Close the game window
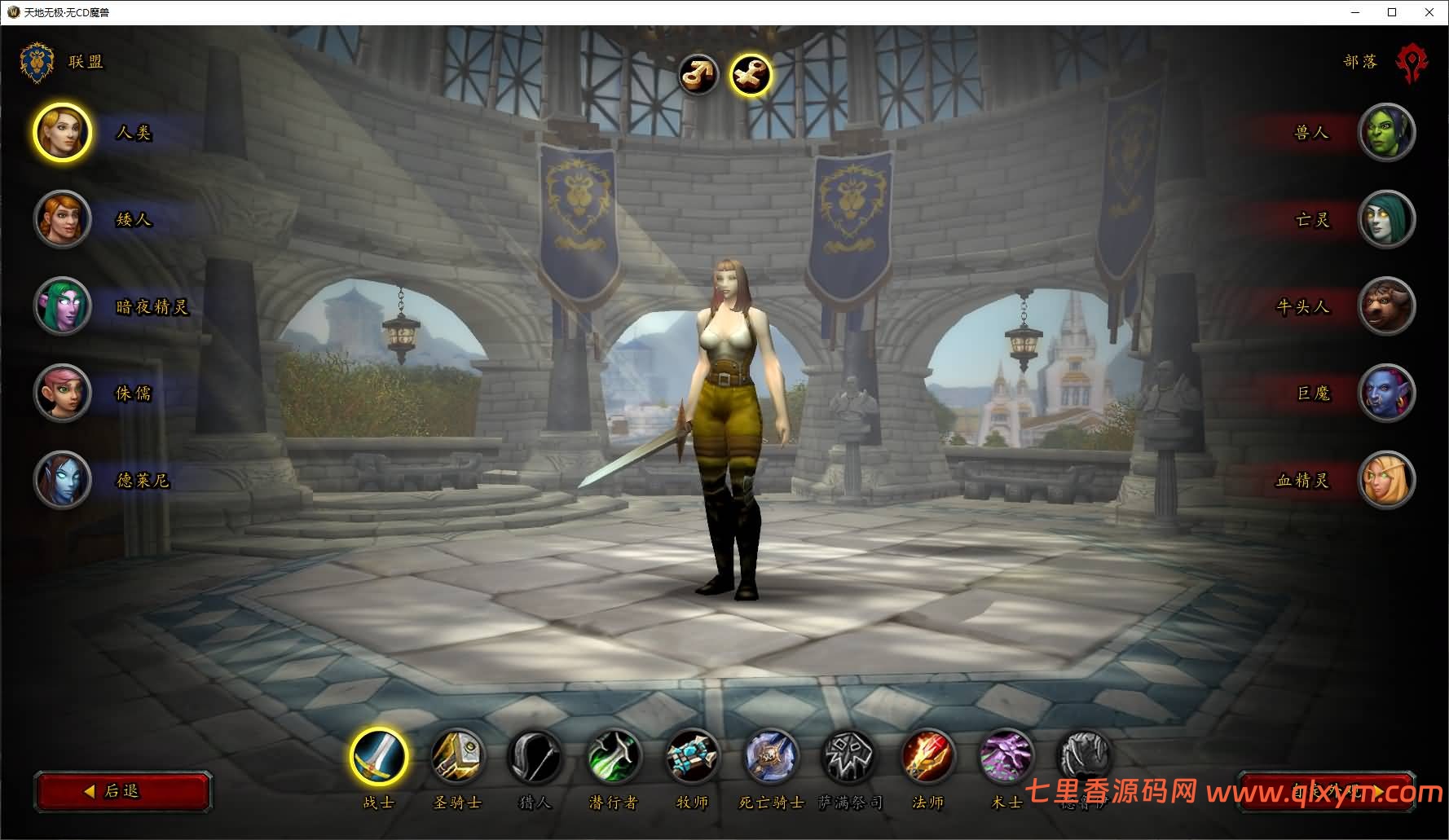This screenshot has height=840, width=1449. pyautogui.click(x=1429, y=12)
